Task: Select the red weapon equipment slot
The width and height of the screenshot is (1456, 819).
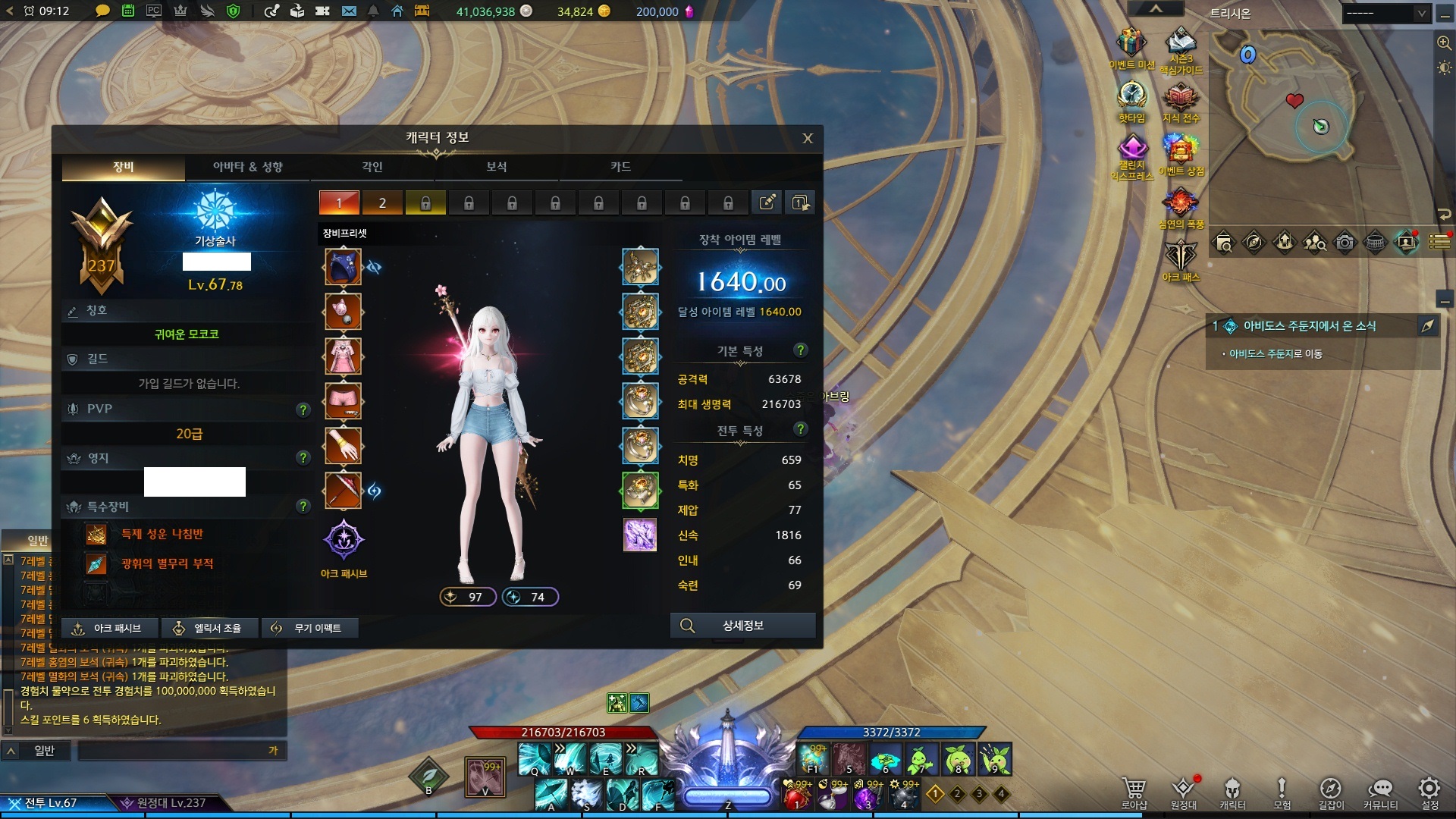Action: (x=343, y=491)
